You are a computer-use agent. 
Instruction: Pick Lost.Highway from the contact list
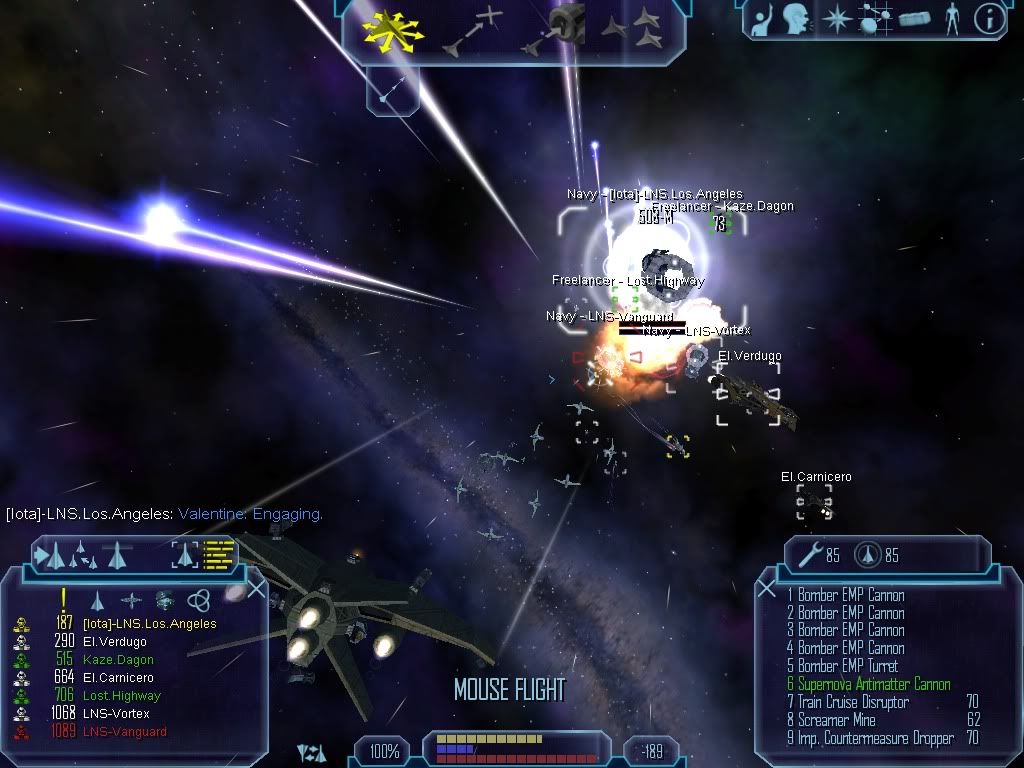click(121, 696)
